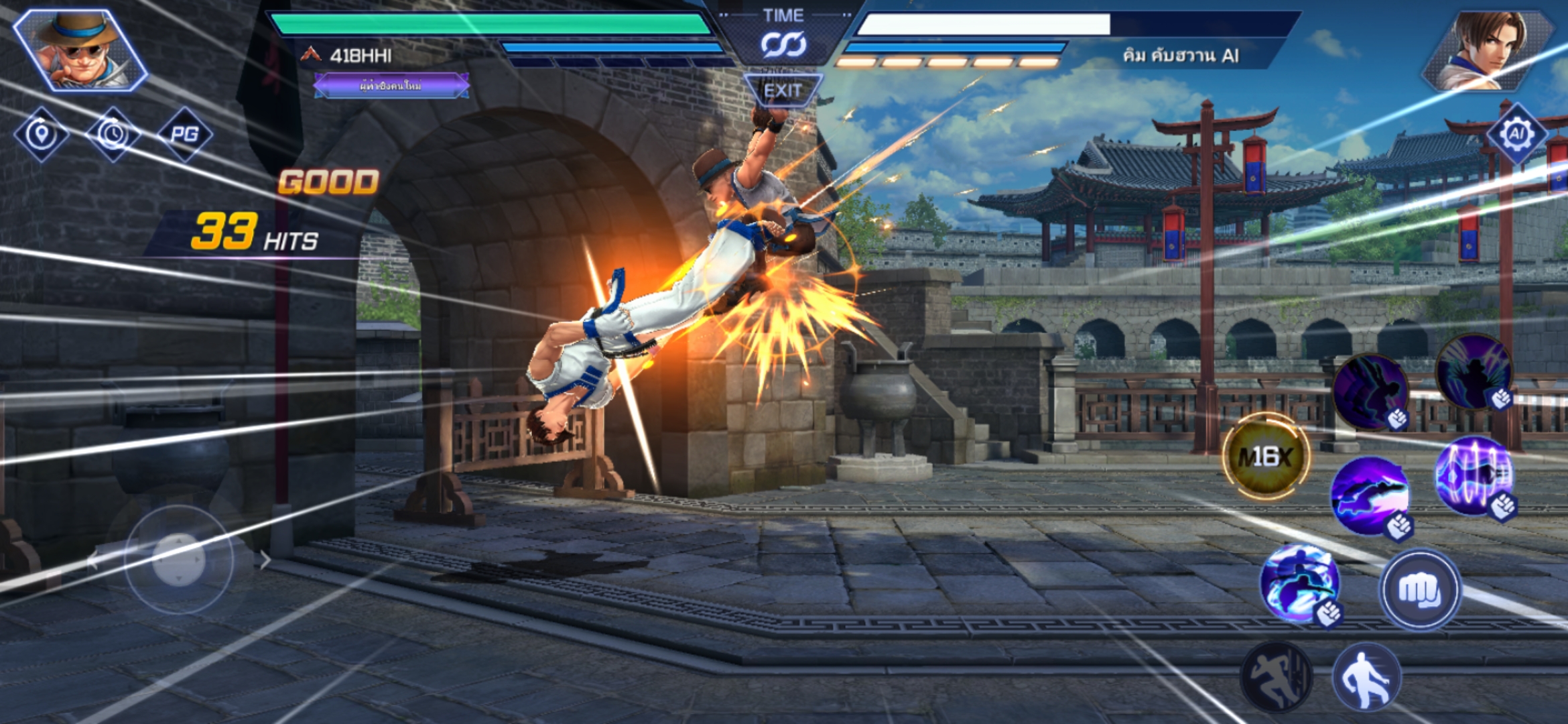Screen dimensions: 1568x724
Task: Toggle the AI gear setting
Action: point(1516,134)
